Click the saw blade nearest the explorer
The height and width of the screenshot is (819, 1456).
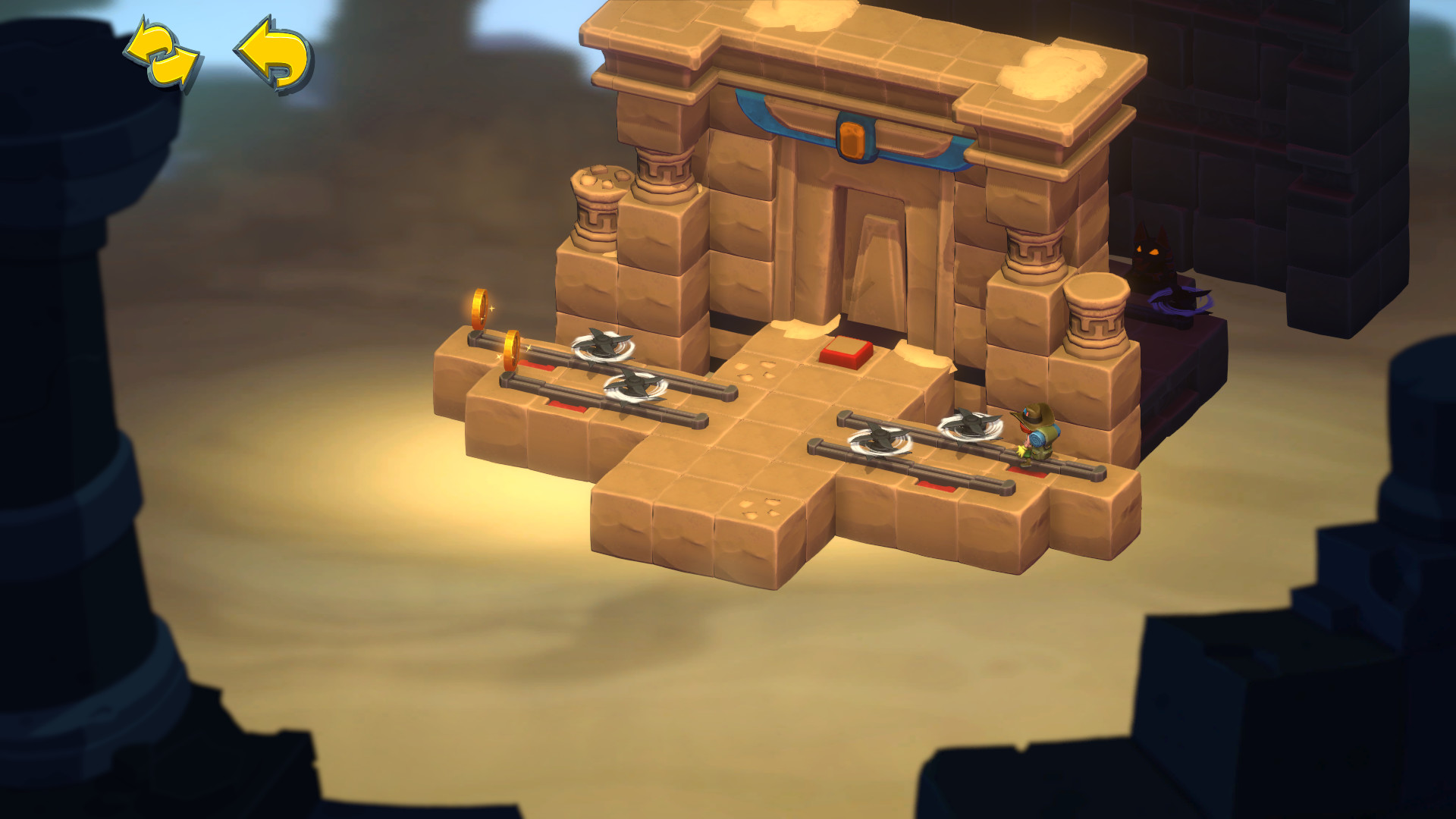(x=973, y=425)
